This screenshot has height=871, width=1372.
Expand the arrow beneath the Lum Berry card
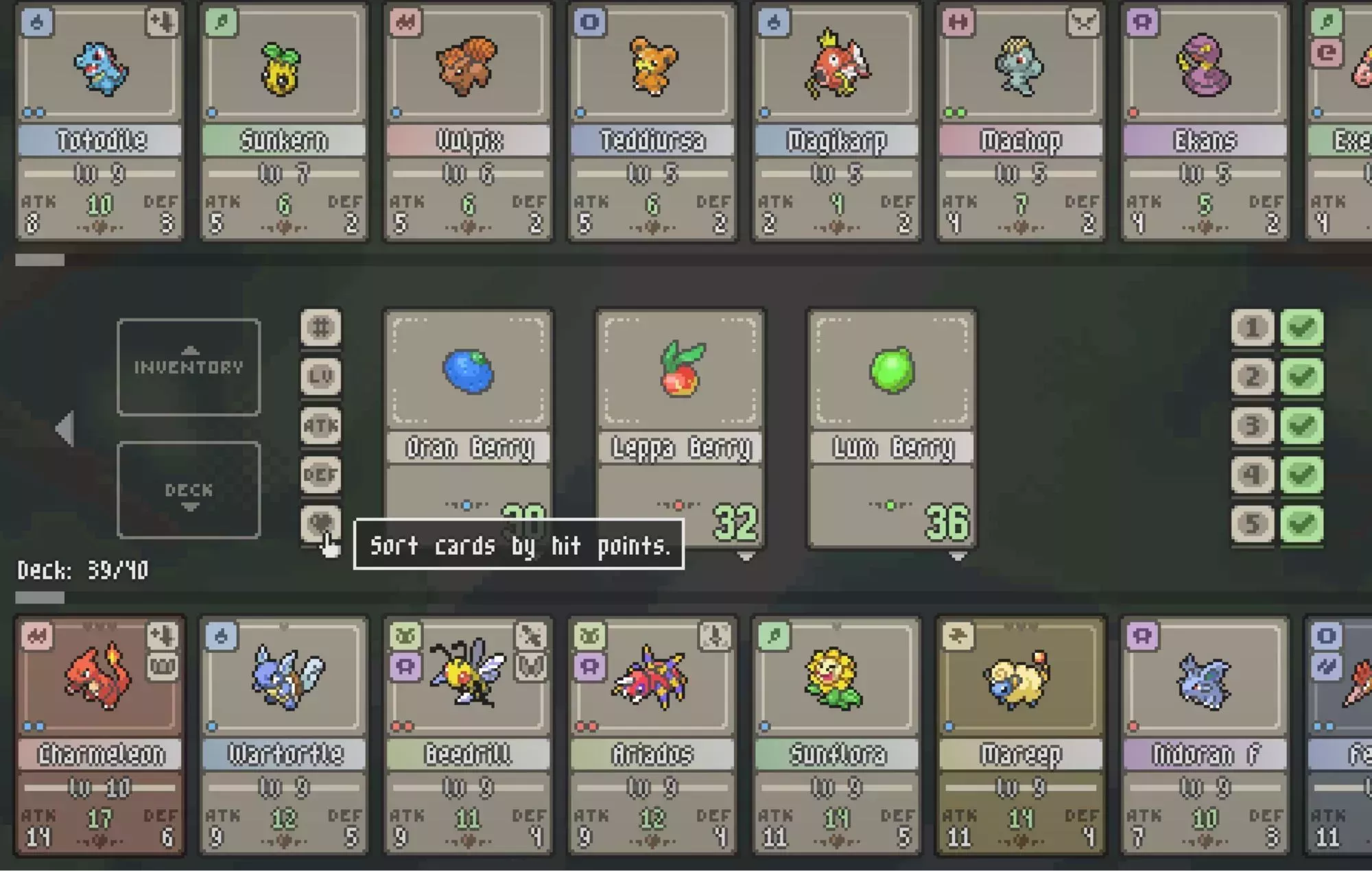(x=958, y=557)
